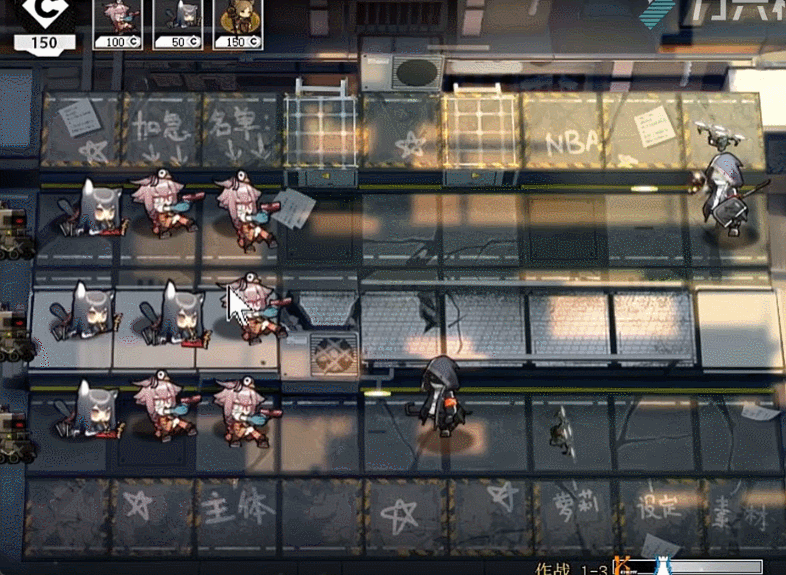This screenshot has height=575, width=786.
Task: Select the pink-haired operator card costing 100
Action: click(114, 23)
